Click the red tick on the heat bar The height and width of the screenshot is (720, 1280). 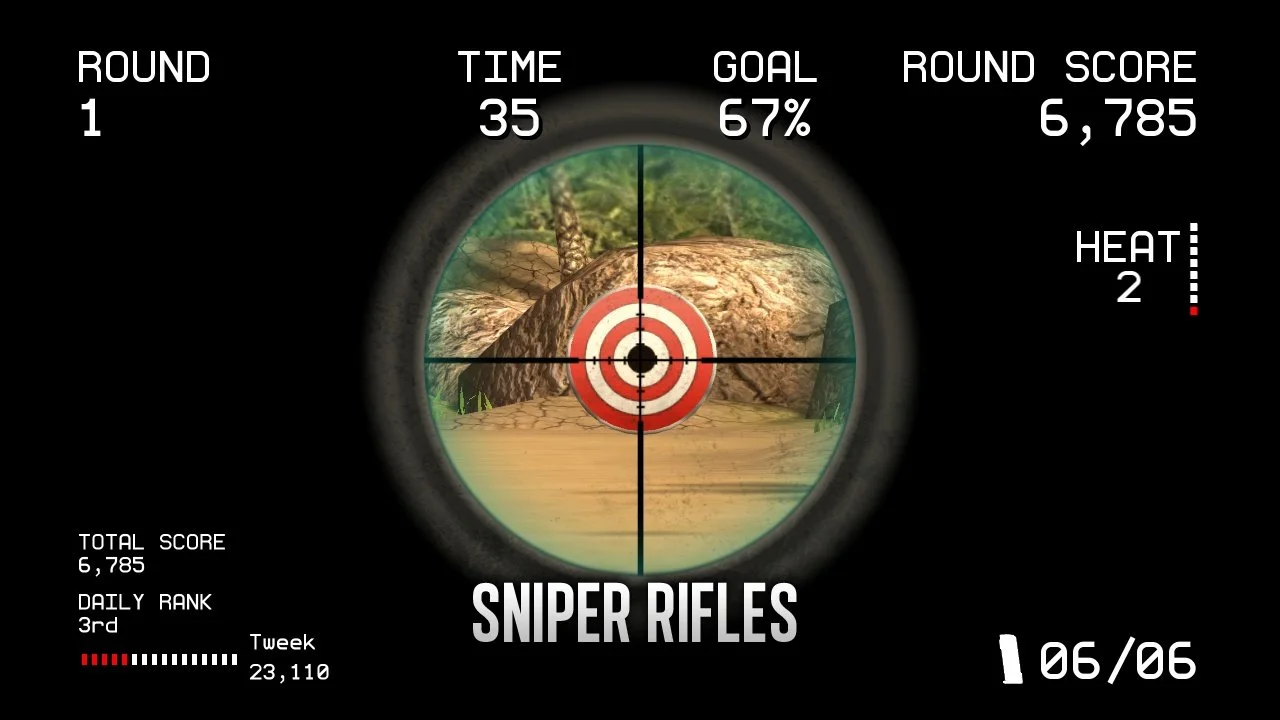coord(1193,310)
